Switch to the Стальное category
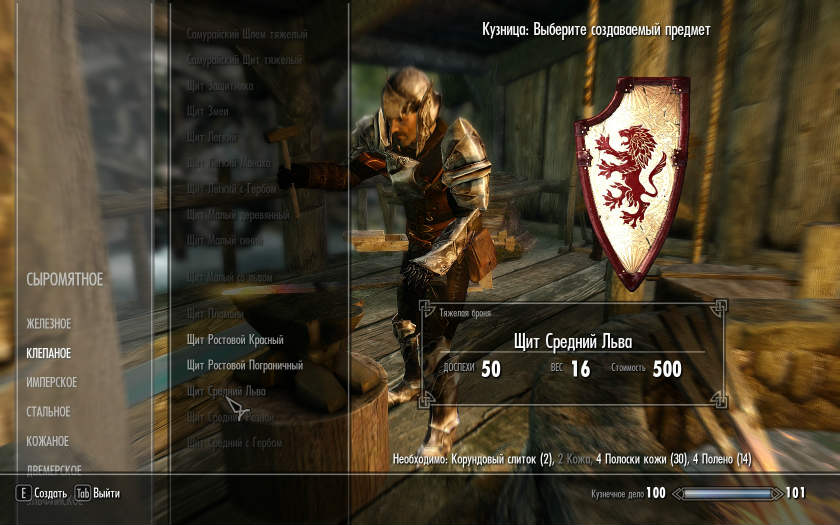 click(x=49, y=411)
